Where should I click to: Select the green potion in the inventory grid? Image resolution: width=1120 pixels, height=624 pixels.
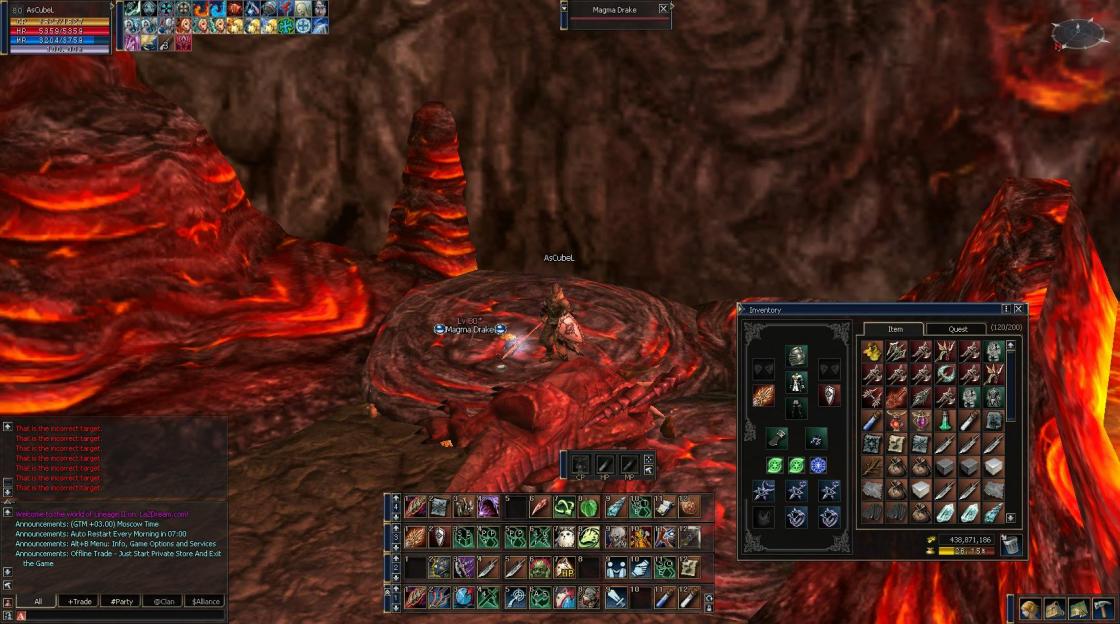click(945, 421)
